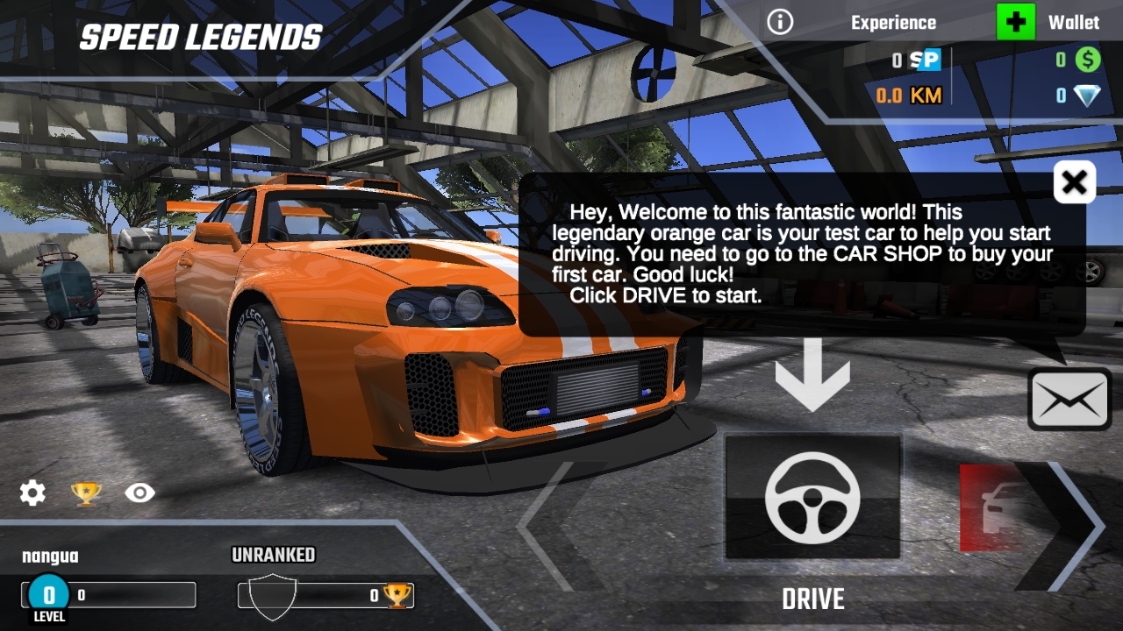
Task: Open the mail envelope inbox
Action: (1069, 399)
